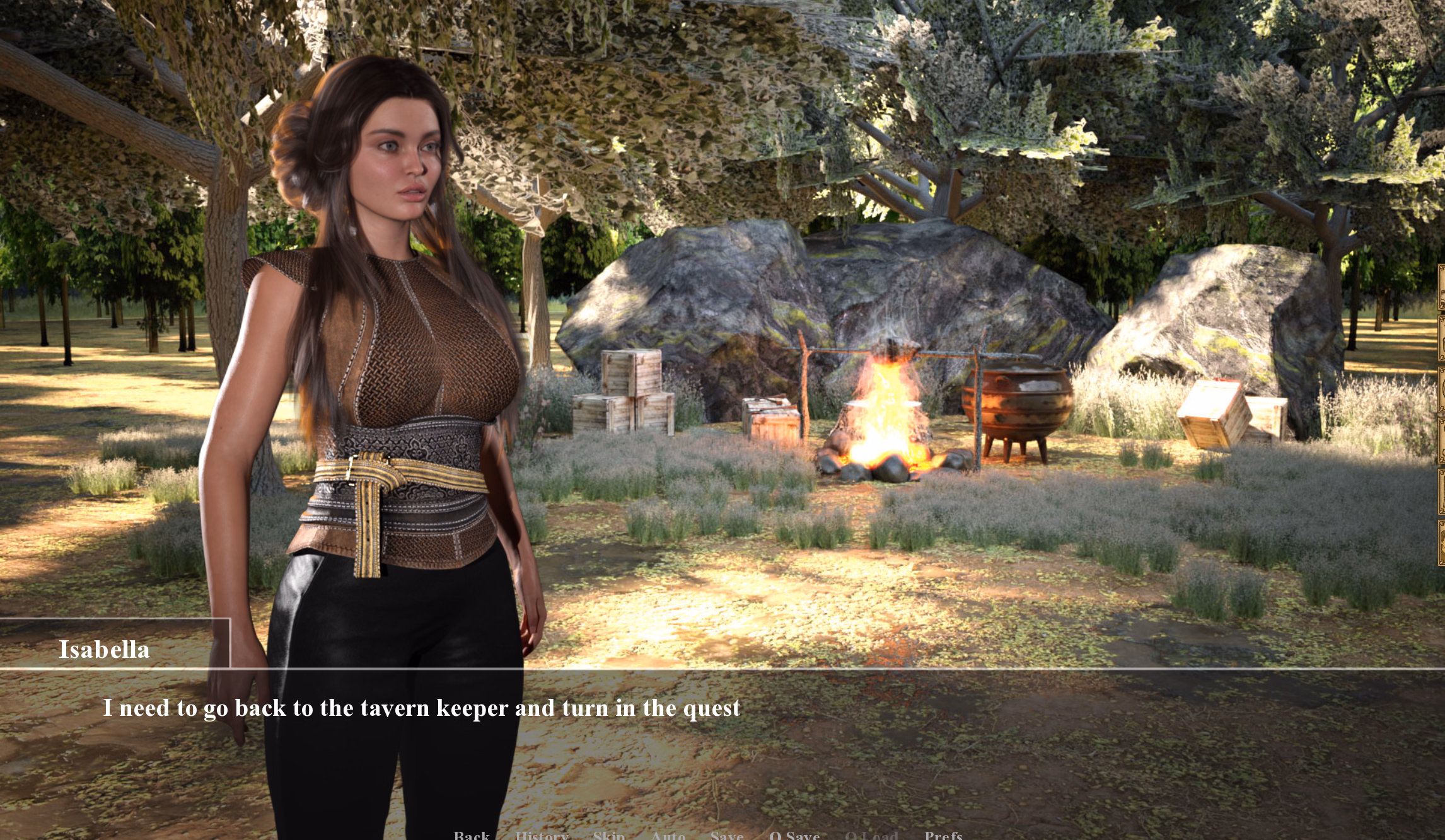Toggle Auto-advance mode
This screenshot has height=840, width=1445.
point(668,835)
